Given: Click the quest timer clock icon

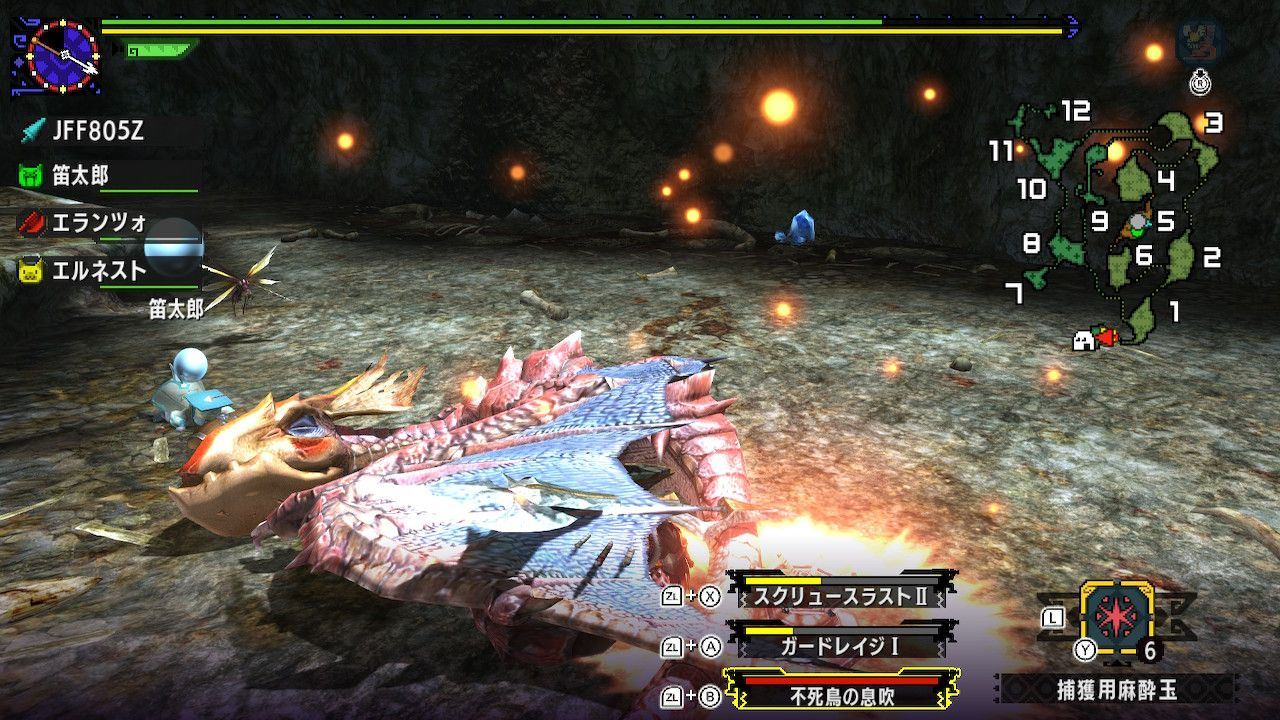Looking at the screenshot, I should click(x=62, y=55).
